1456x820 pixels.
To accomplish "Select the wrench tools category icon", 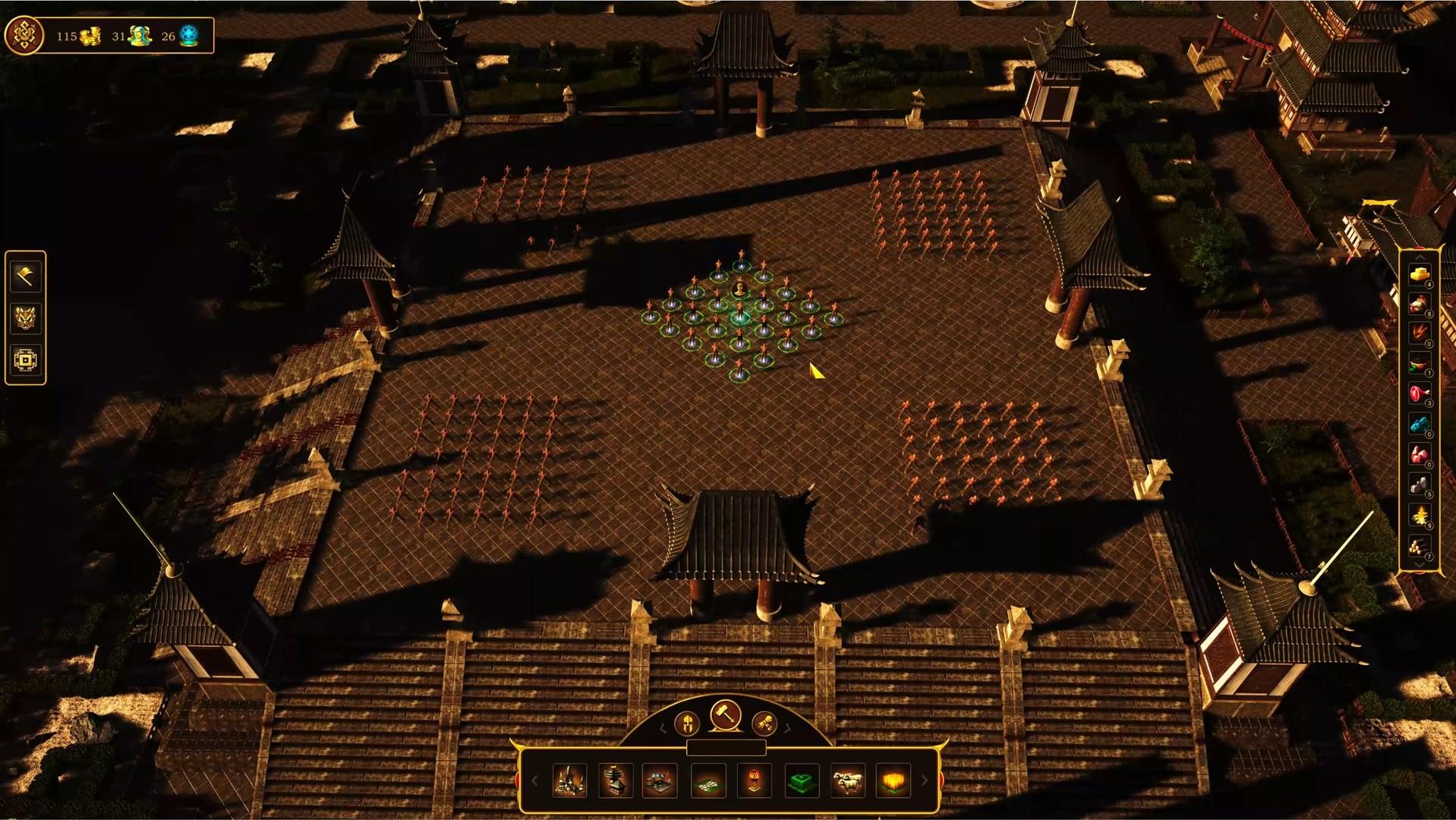I will (x=764, y=724).
